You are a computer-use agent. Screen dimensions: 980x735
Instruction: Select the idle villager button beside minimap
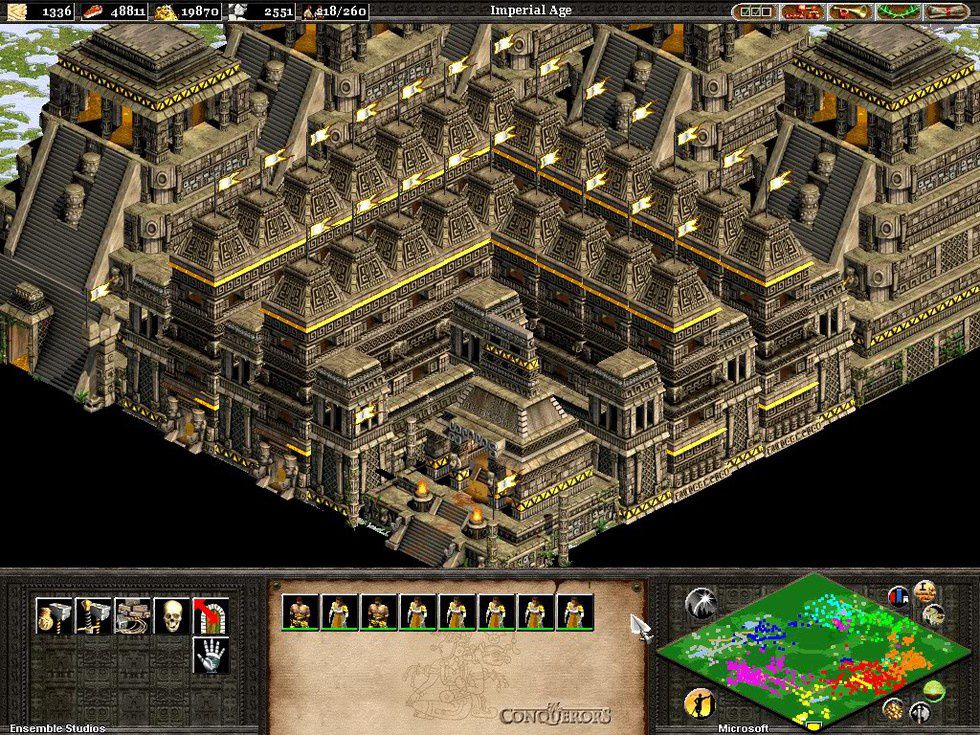point(699,704)
